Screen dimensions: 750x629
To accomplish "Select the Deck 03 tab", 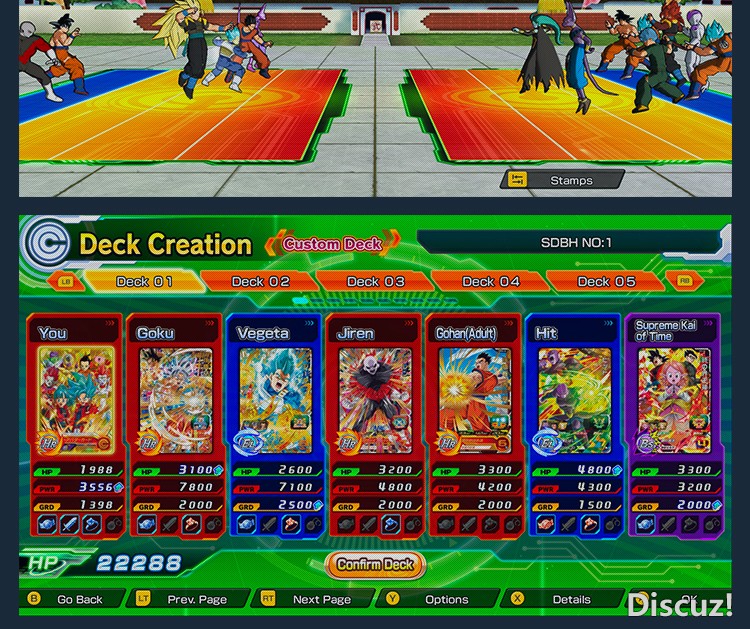I will coord(376,282).
